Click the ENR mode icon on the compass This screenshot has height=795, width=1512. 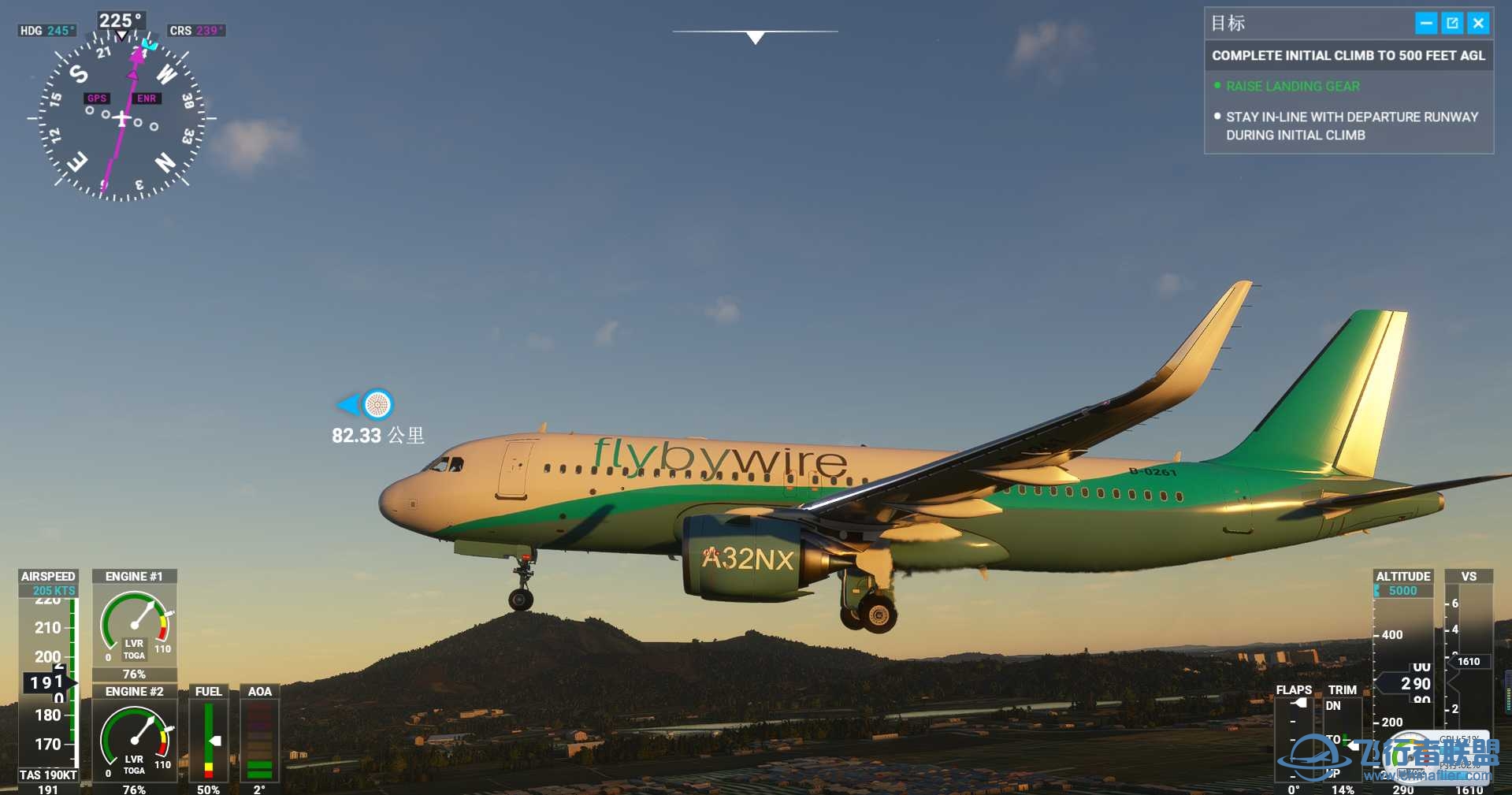pyautogui.click(x=147, y=98)
